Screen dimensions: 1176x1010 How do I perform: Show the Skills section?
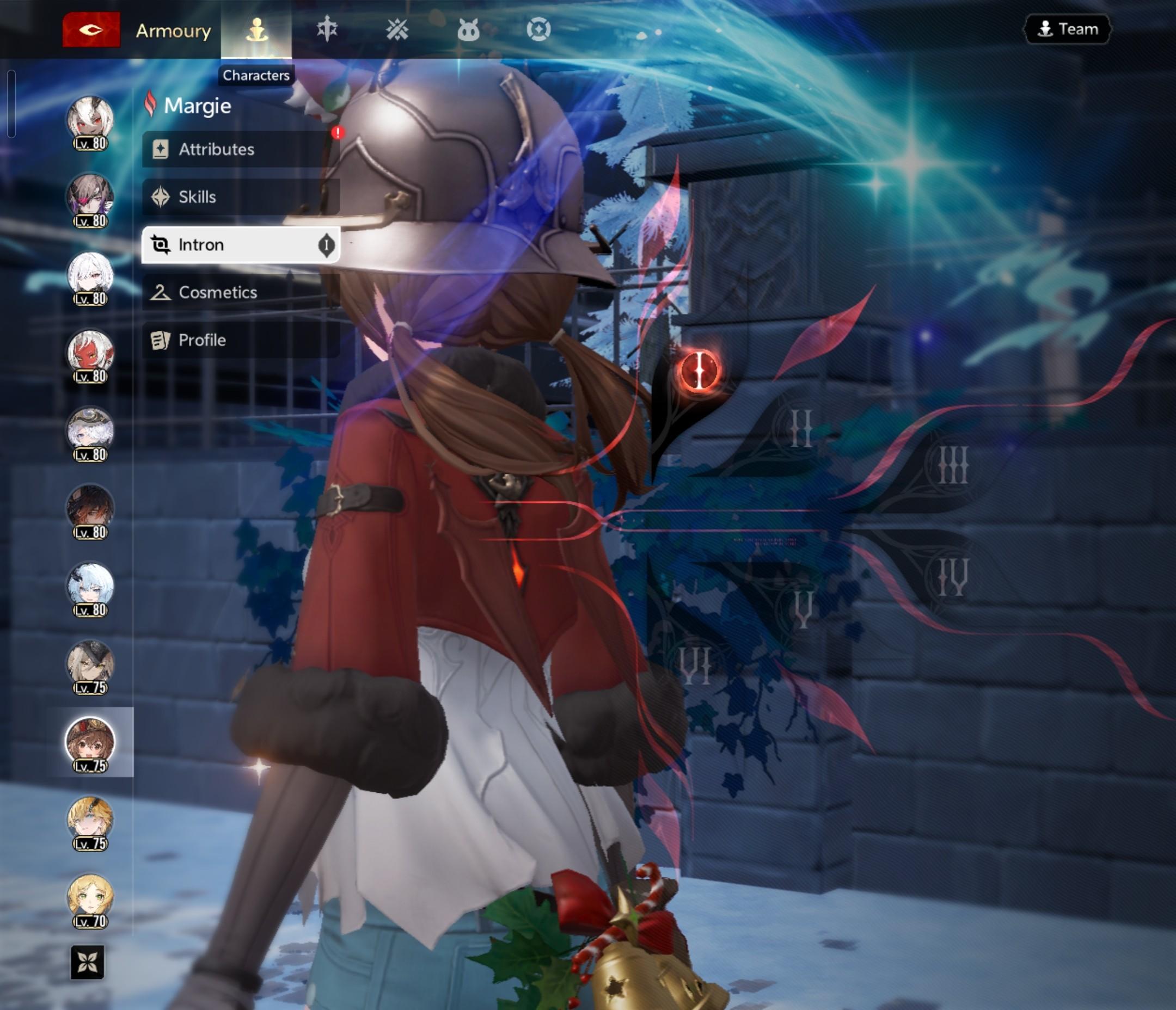[241, 197]
